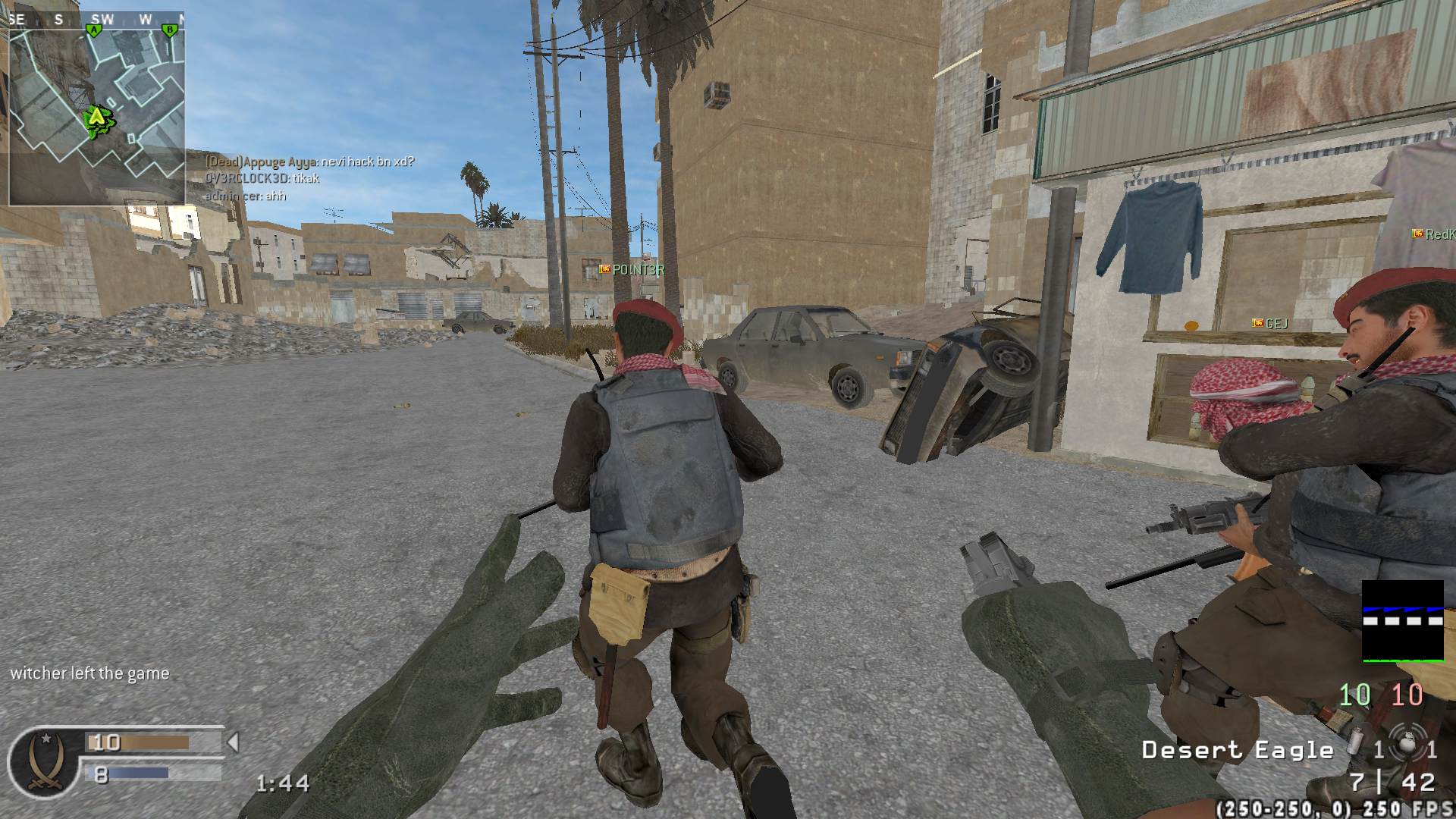Click the round special grenade icon
This screenshot has width=1456, height=819.
pos(1407,747)
